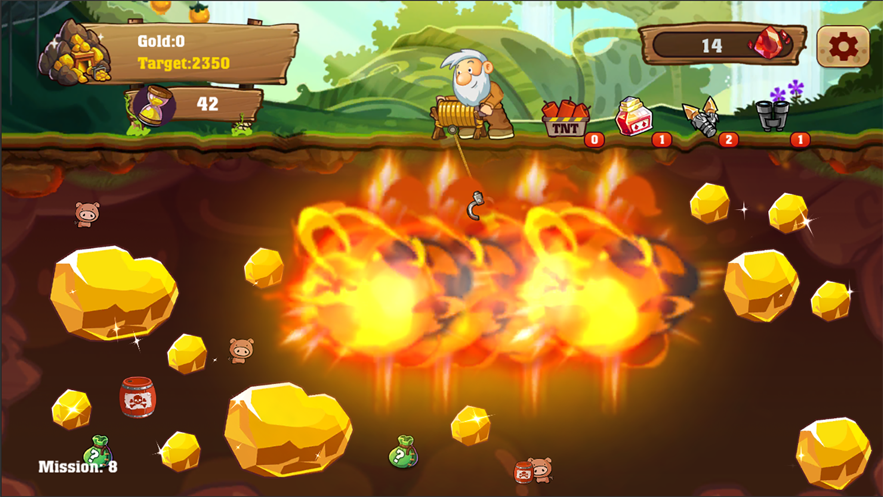Image resolution: width=883 pixels, height=497 pixels.
Task: Select the drill claw power-up
Action: pos(702,118)
